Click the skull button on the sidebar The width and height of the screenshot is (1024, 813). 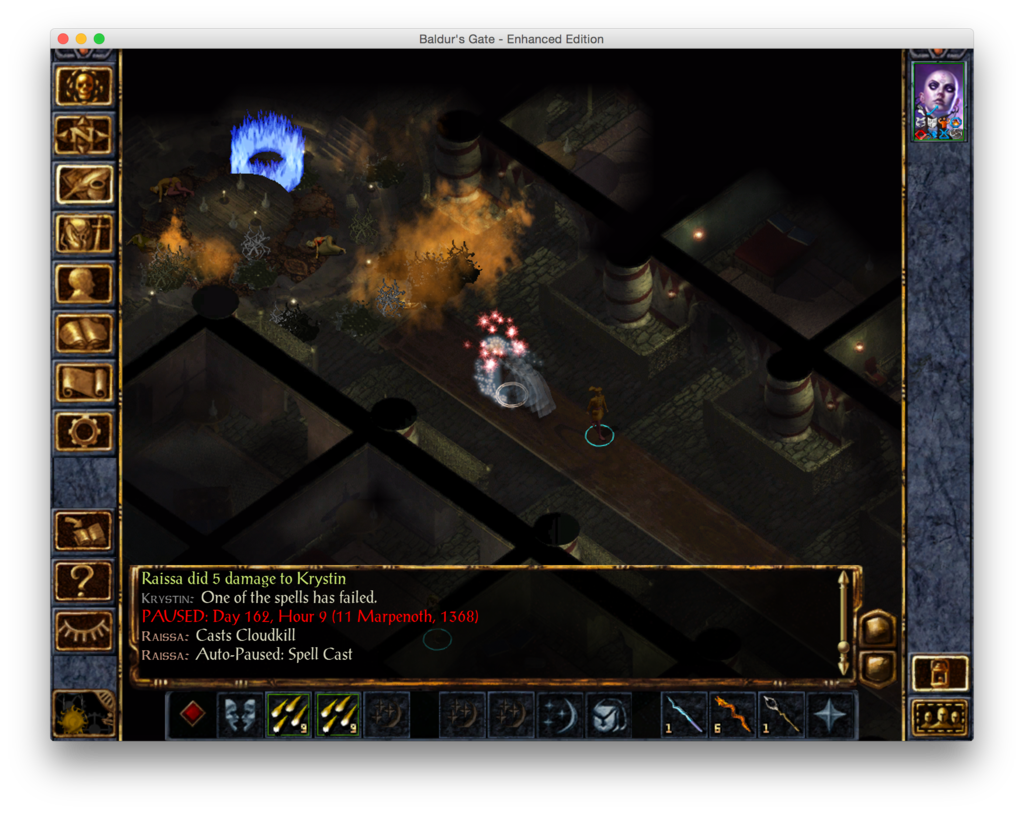(x=84, y=87)
